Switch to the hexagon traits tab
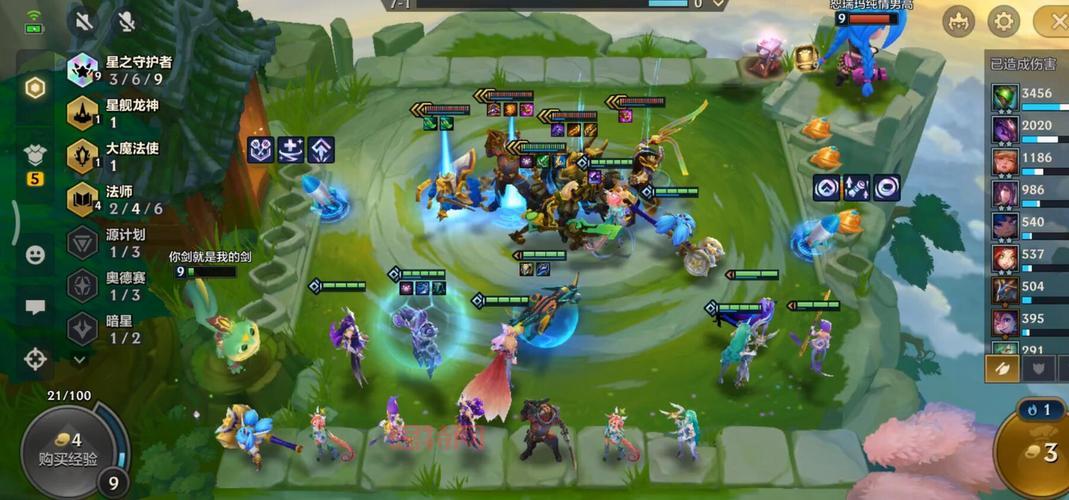Screen dimensions: 1069x500 coord(35,88)
